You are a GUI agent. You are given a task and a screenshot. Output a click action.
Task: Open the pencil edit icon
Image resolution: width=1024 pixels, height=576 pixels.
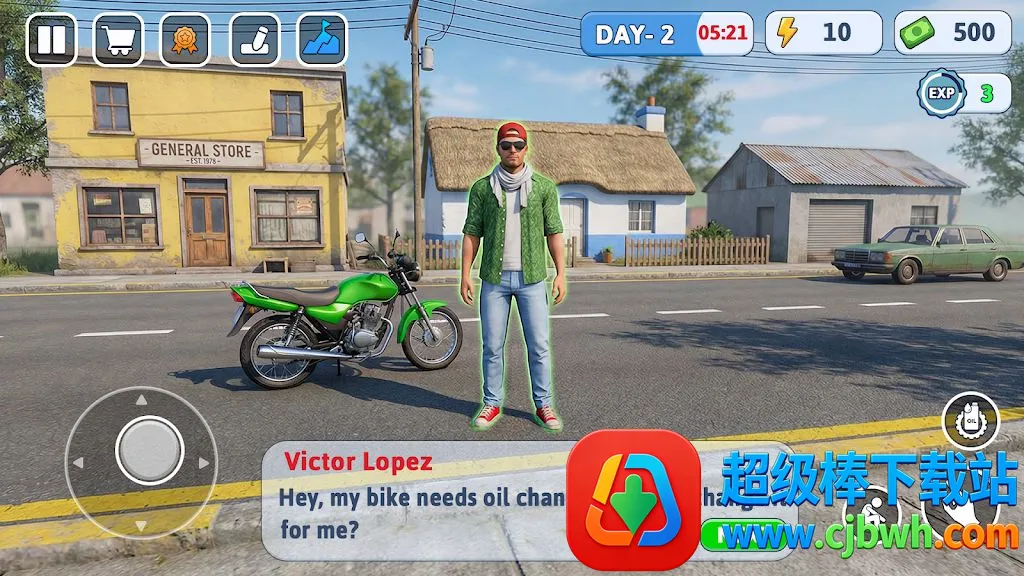(x=255, y=40)
